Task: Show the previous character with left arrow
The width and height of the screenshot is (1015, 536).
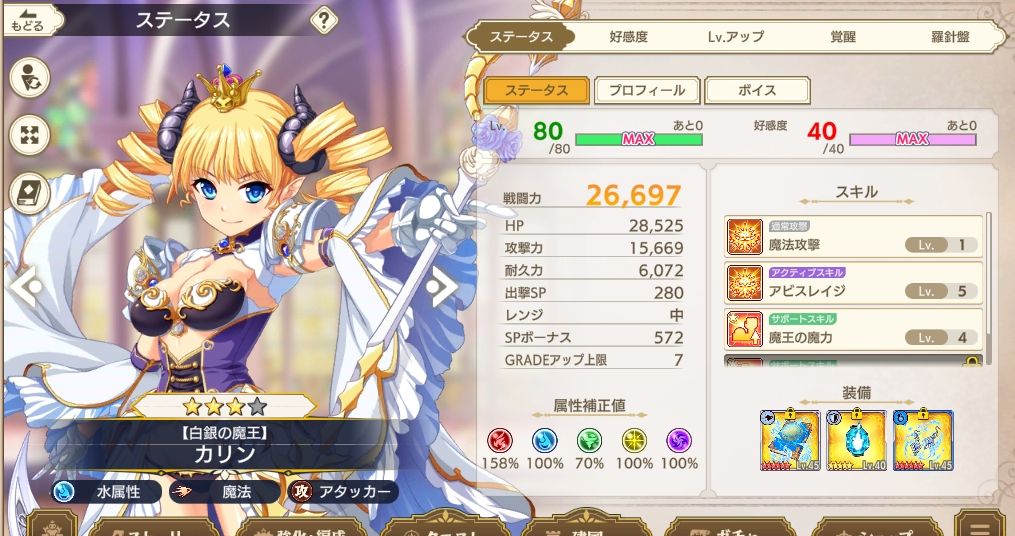Action: 25,287
